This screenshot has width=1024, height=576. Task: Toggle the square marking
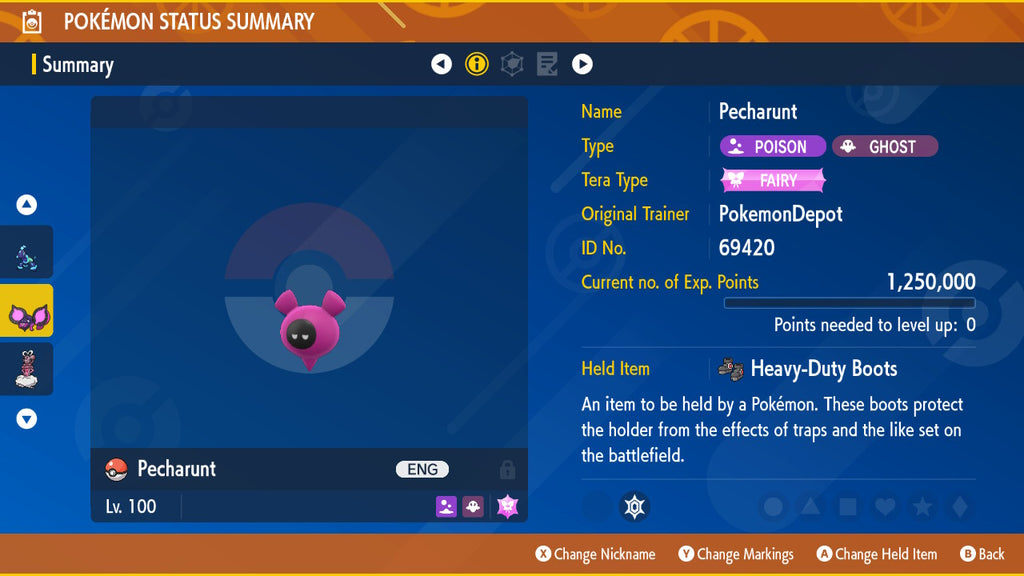[x=848, y=507]
